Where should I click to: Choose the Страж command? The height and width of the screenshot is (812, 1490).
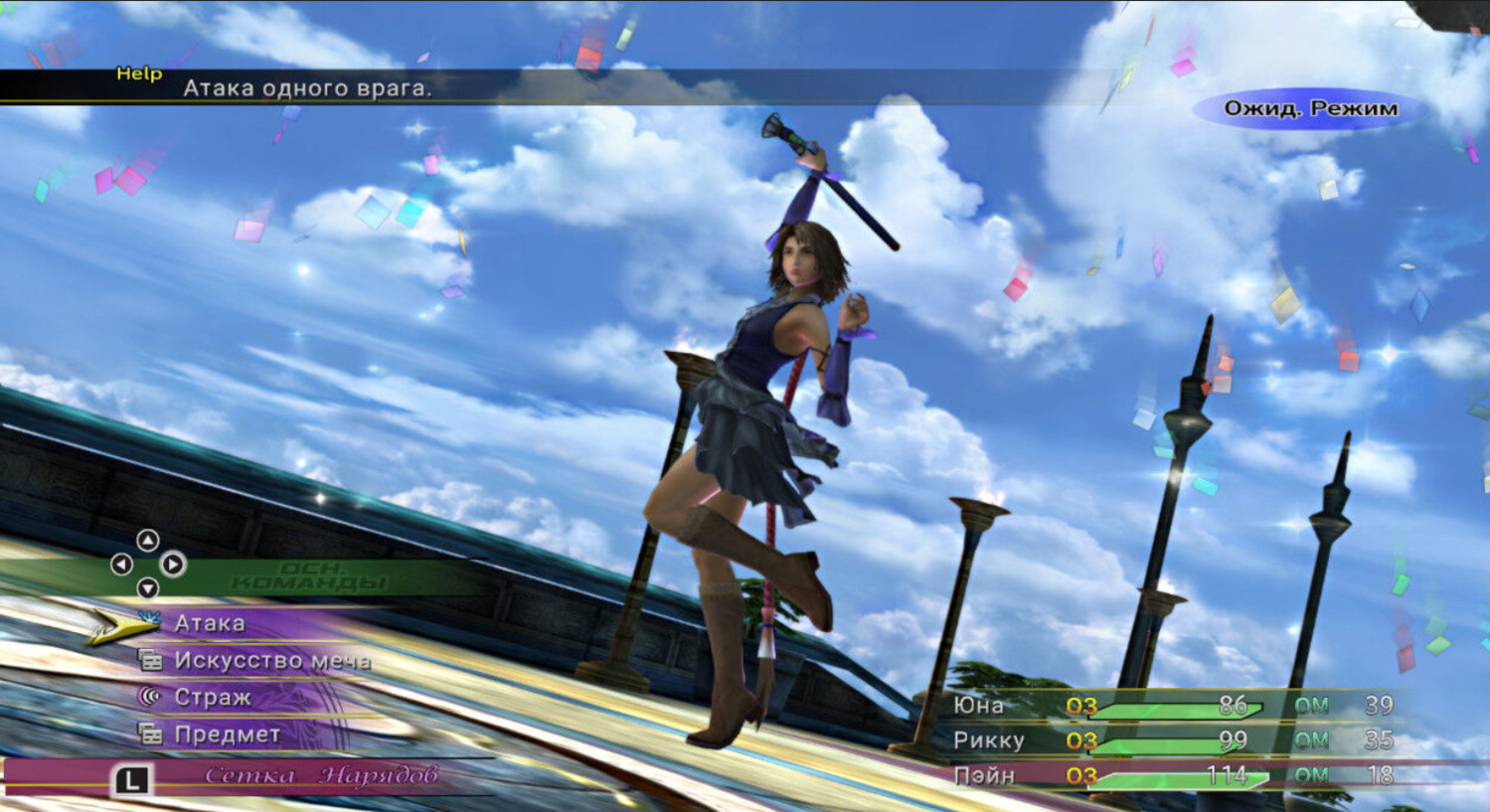click(x=212, y=698)
